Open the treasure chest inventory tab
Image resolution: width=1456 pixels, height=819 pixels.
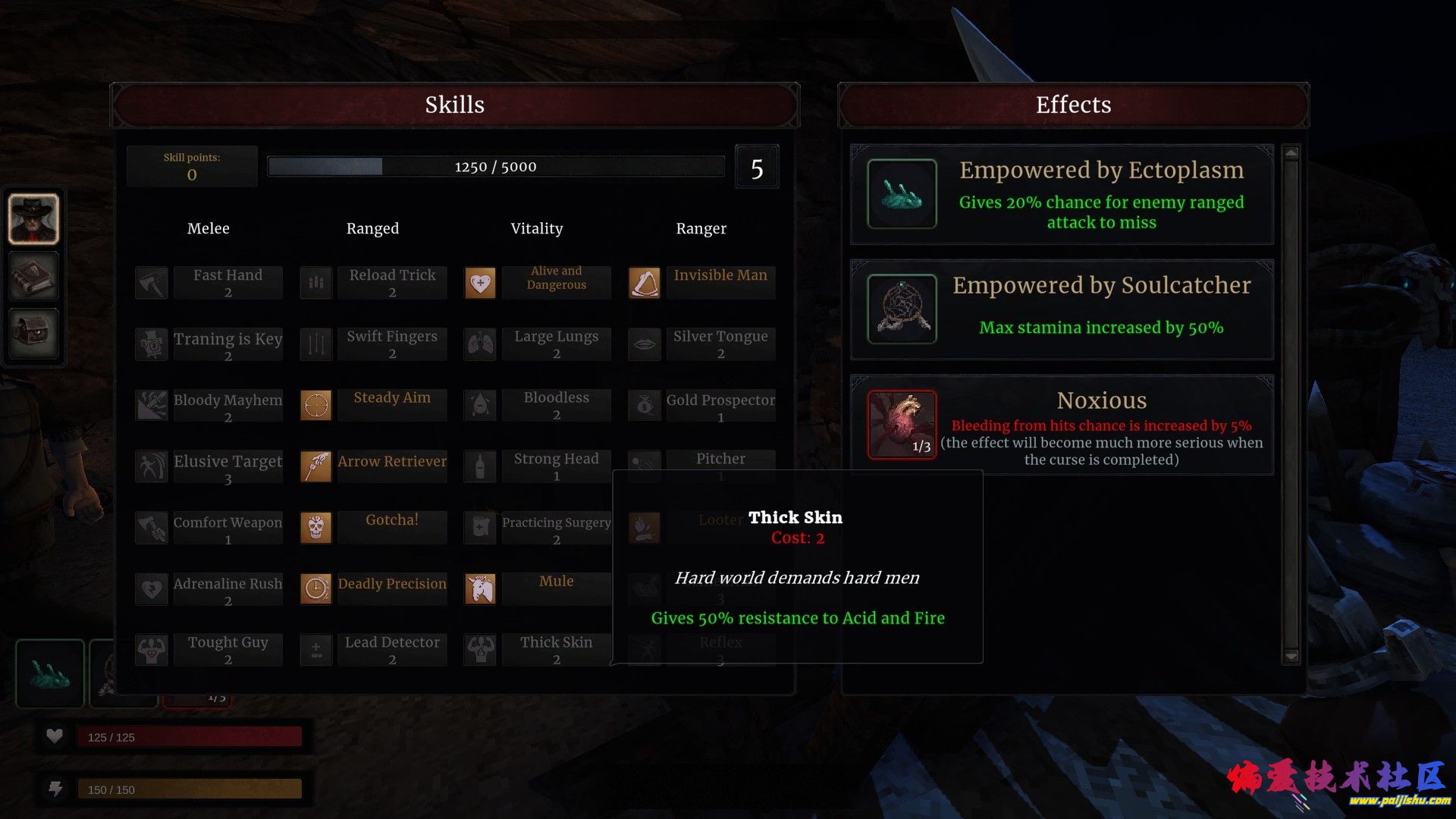pos(33,334)
